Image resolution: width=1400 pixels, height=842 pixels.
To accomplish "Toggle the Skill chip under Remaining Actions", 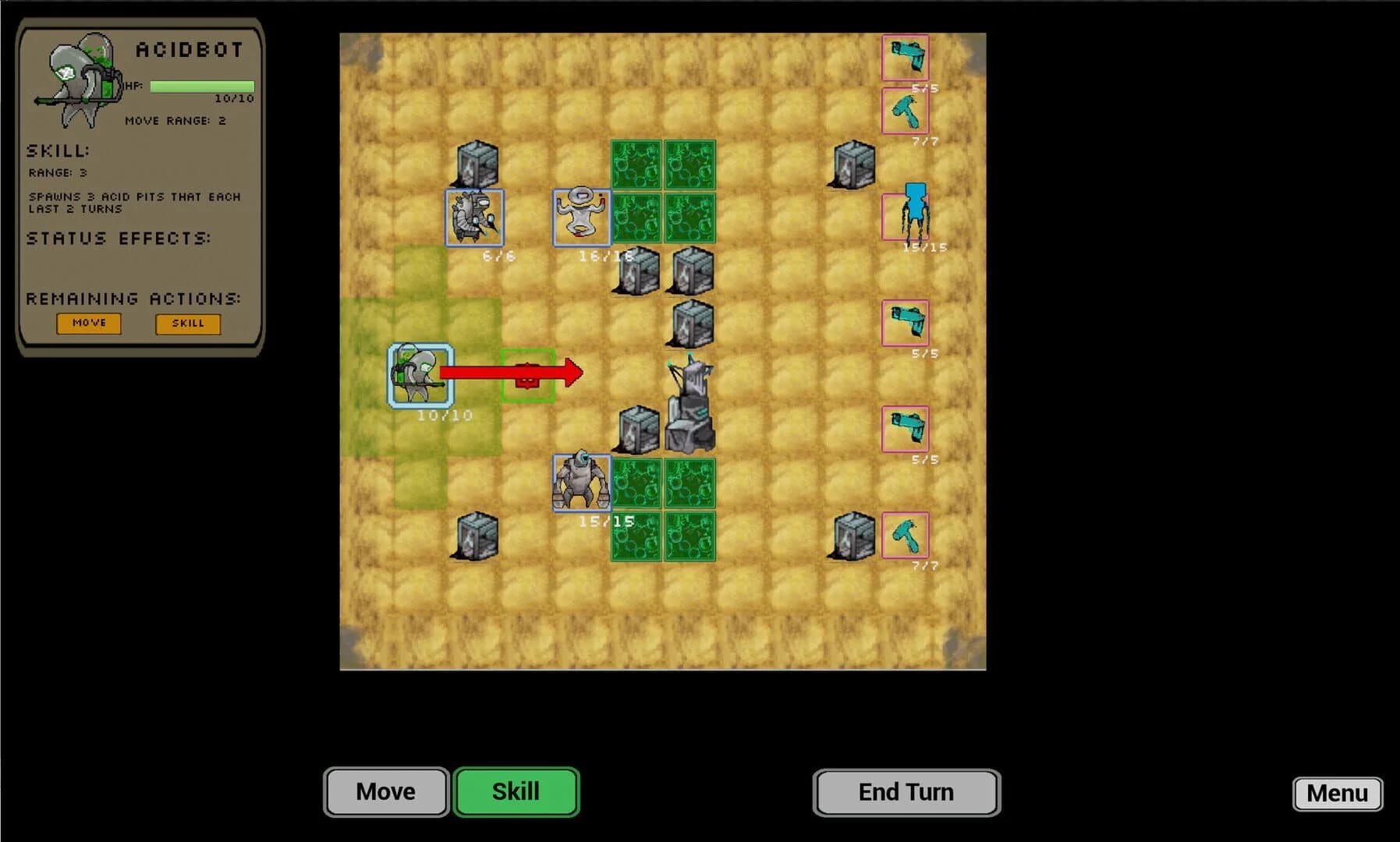I will click(187, 323).
